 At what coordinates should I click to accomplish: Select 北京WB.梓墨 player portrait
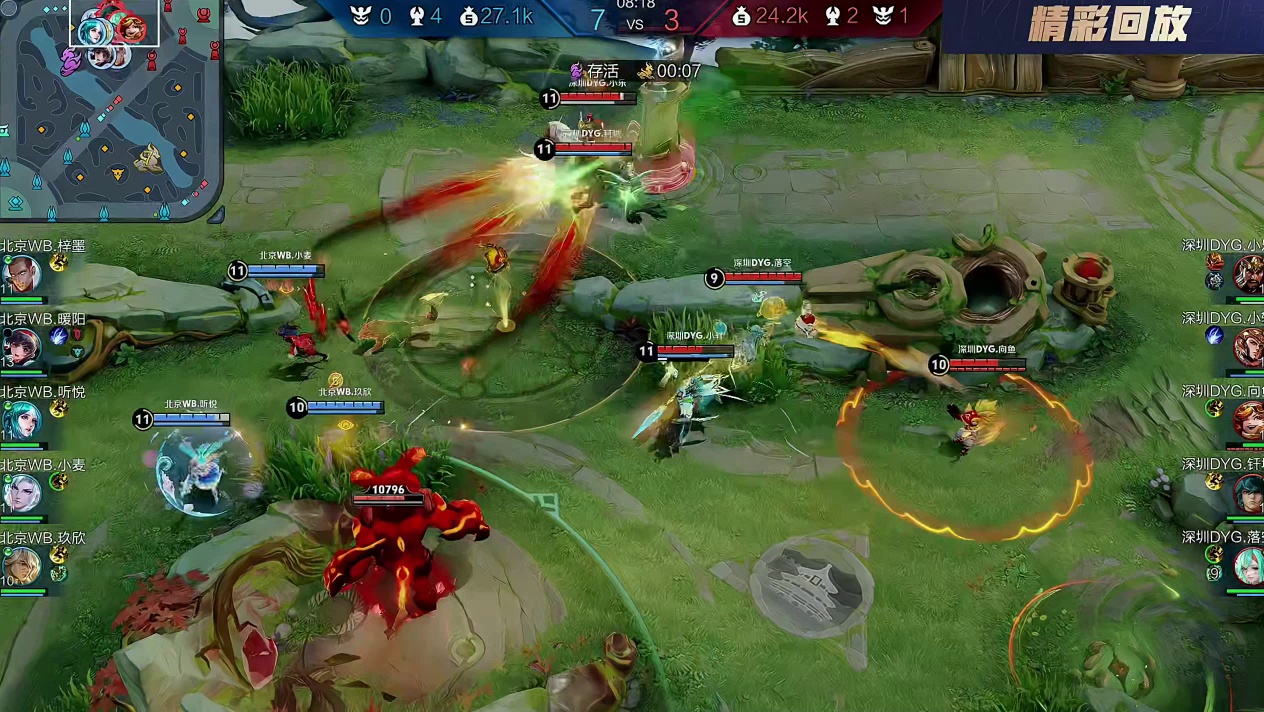tap(20, 273)
